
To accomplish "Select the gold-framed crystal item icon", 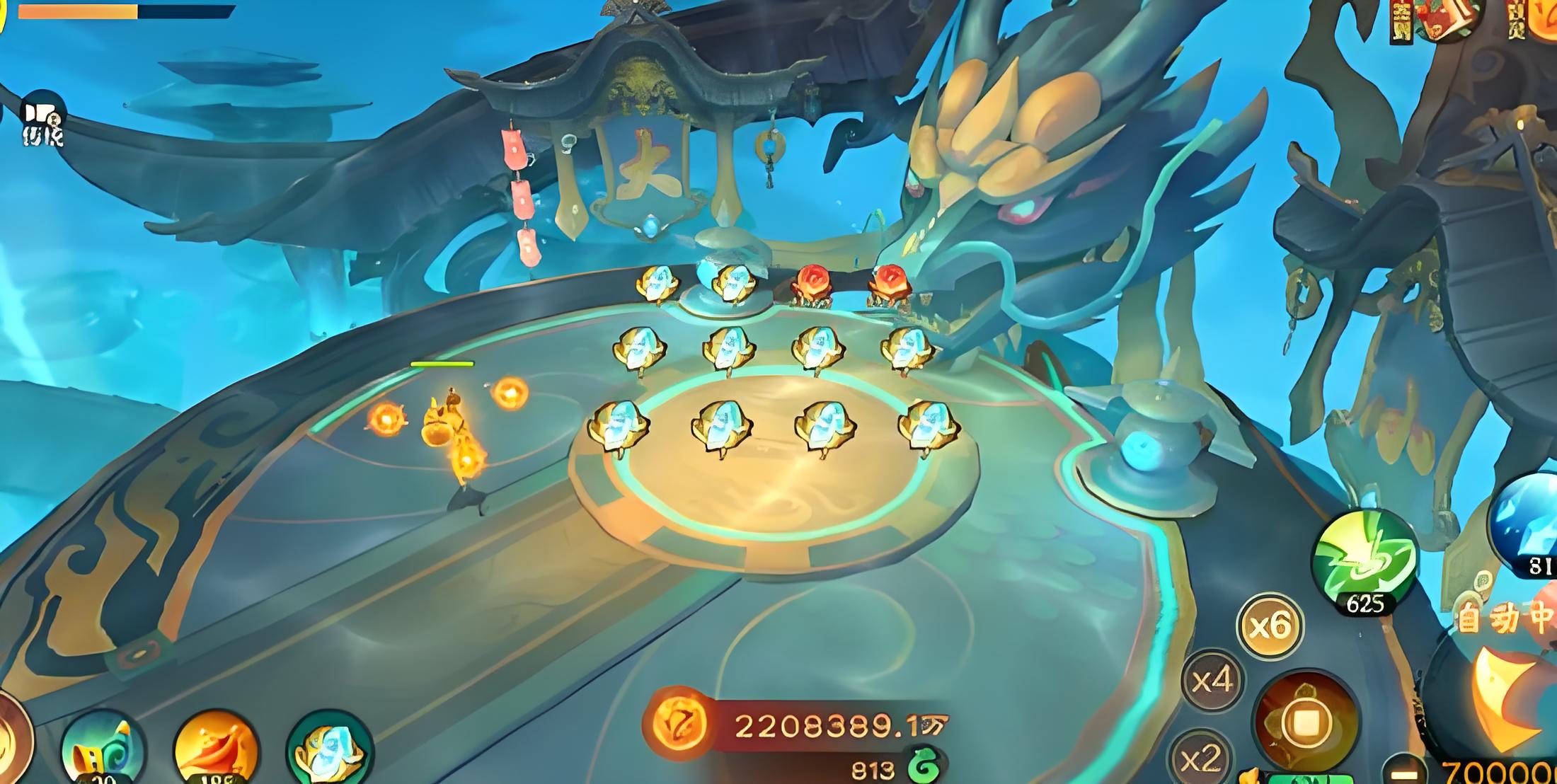I will [x=329, y=751].
